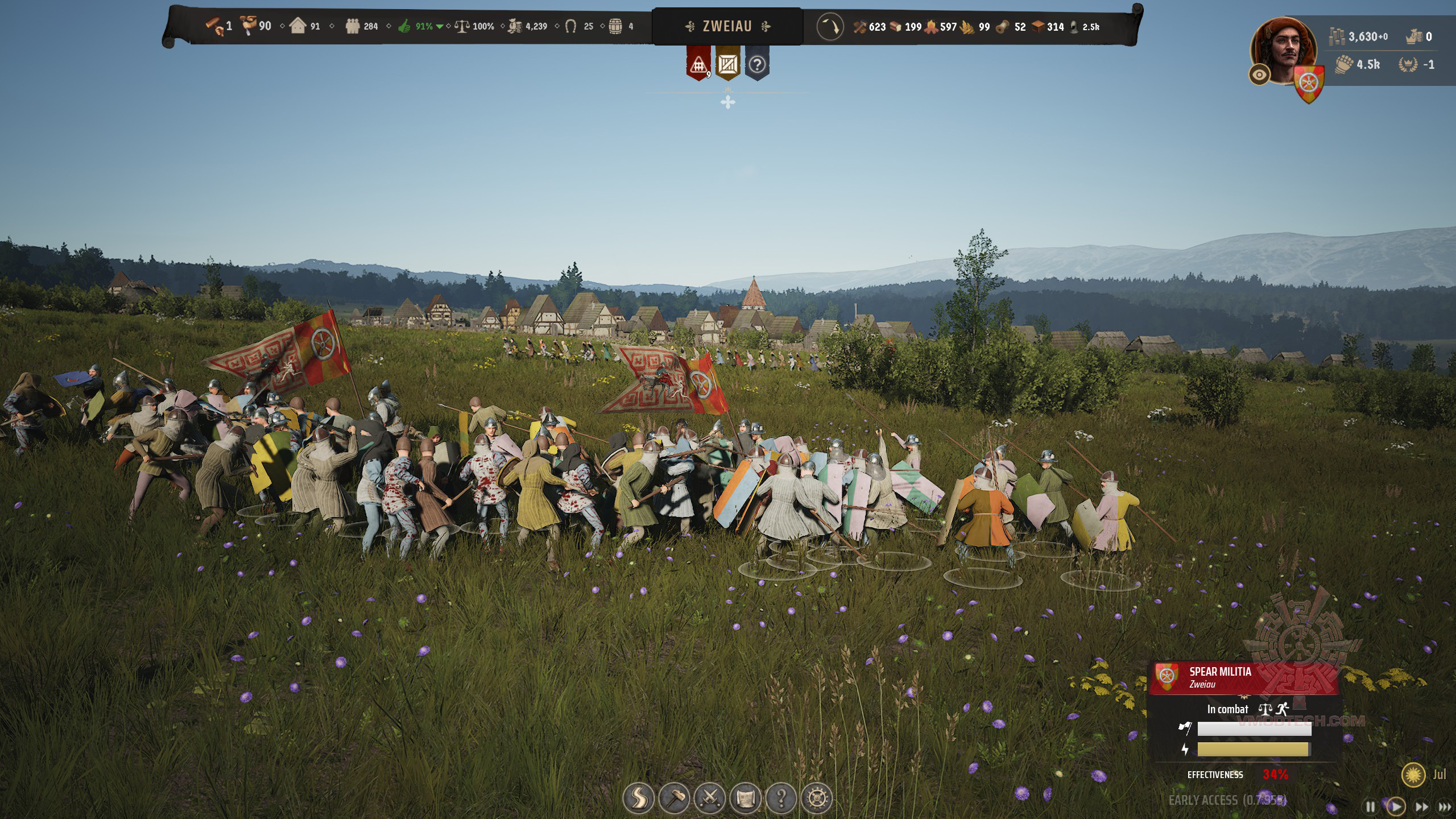Toggle the eye icon beside the portrait
The height and width of the screenshot is (819, 1456).
(1259, 75)
